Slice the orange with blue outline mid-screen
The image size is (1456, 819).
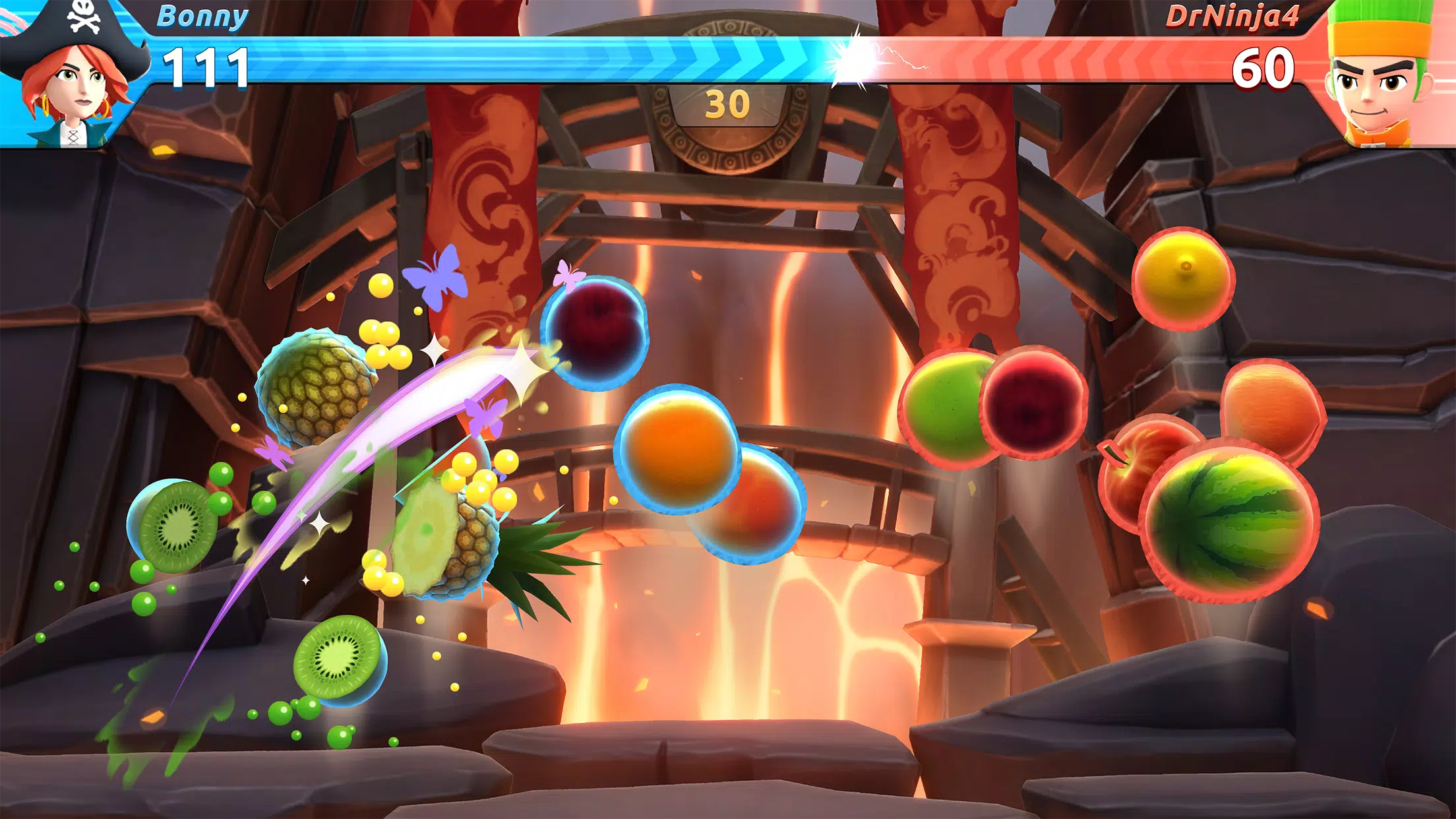point(679,448)
